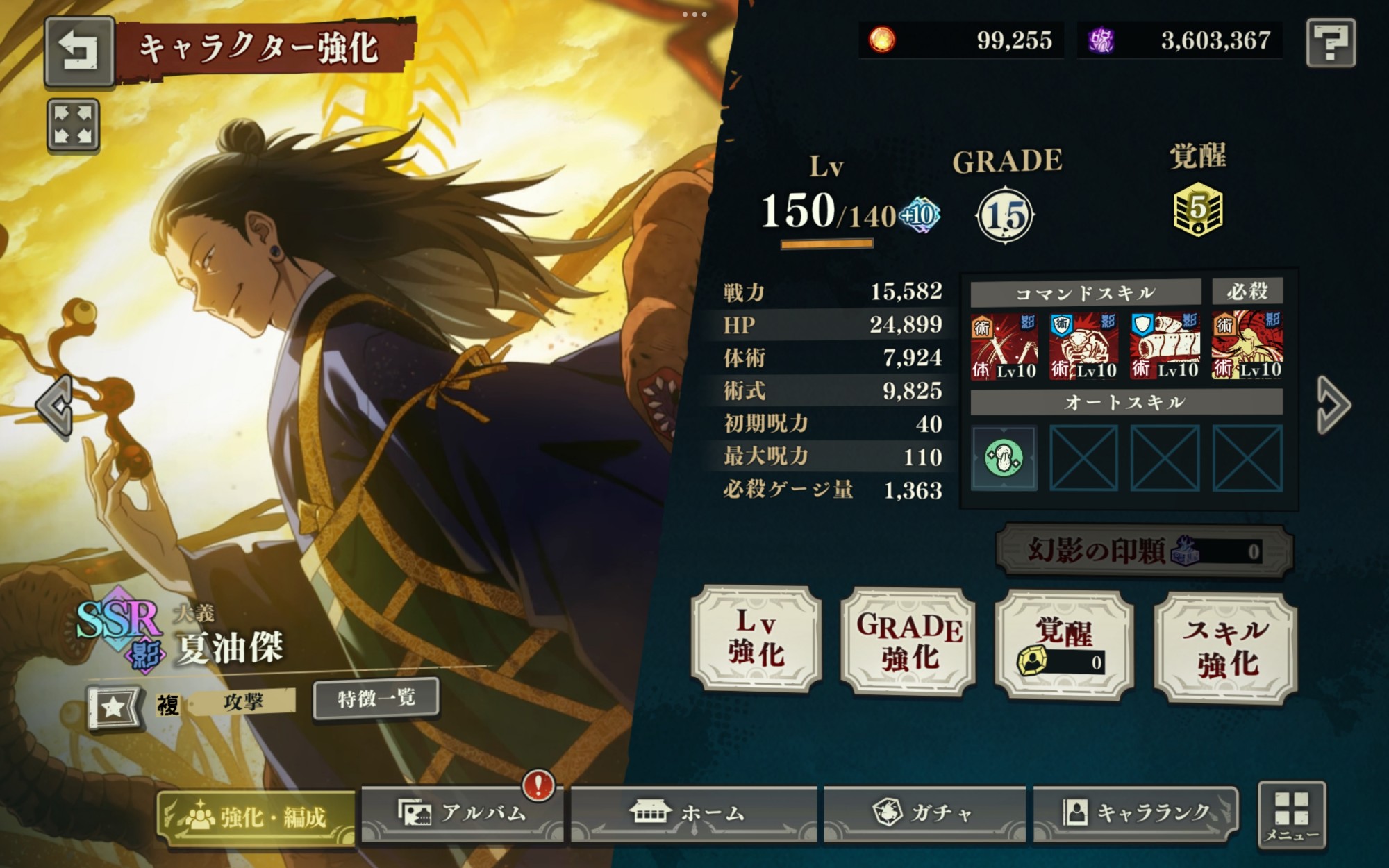This screenshot has height=868, width=1389.
Task: Inspect the 必殺 ultimate skill icon
Action: click(1247, 345)
